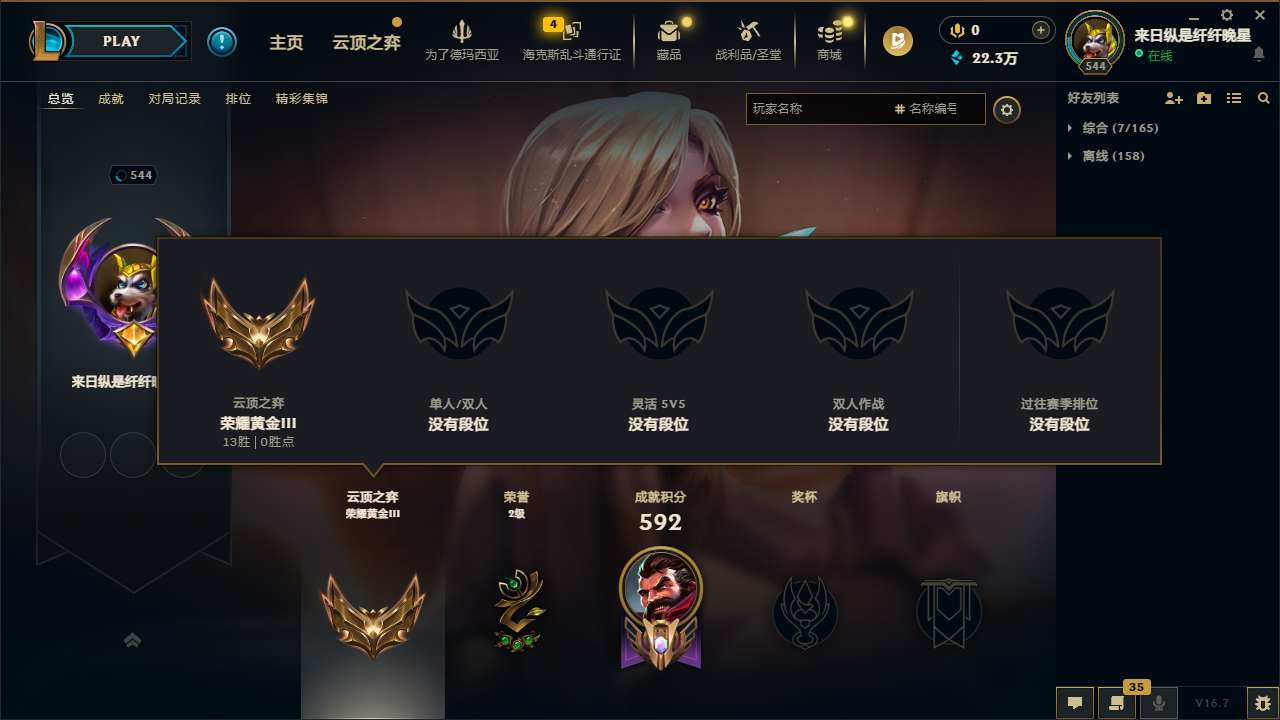Open the 海克斯乱斗通行证 pass icon
The width and height of the screenshot is (1280, 720).
tap(570, 38)
